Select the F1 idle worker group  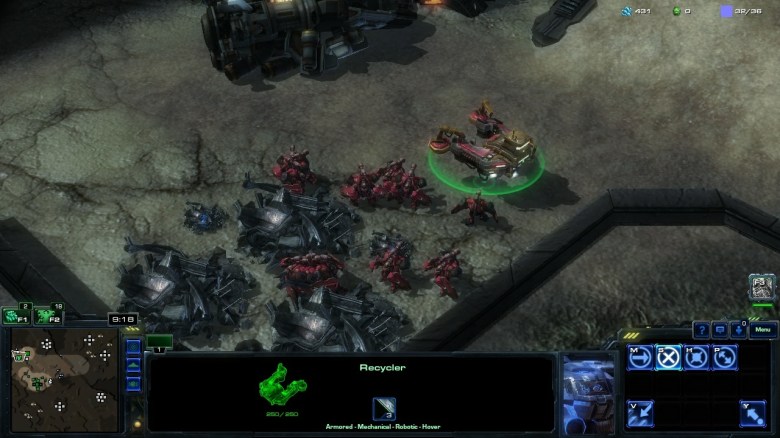tap(14, 316)
